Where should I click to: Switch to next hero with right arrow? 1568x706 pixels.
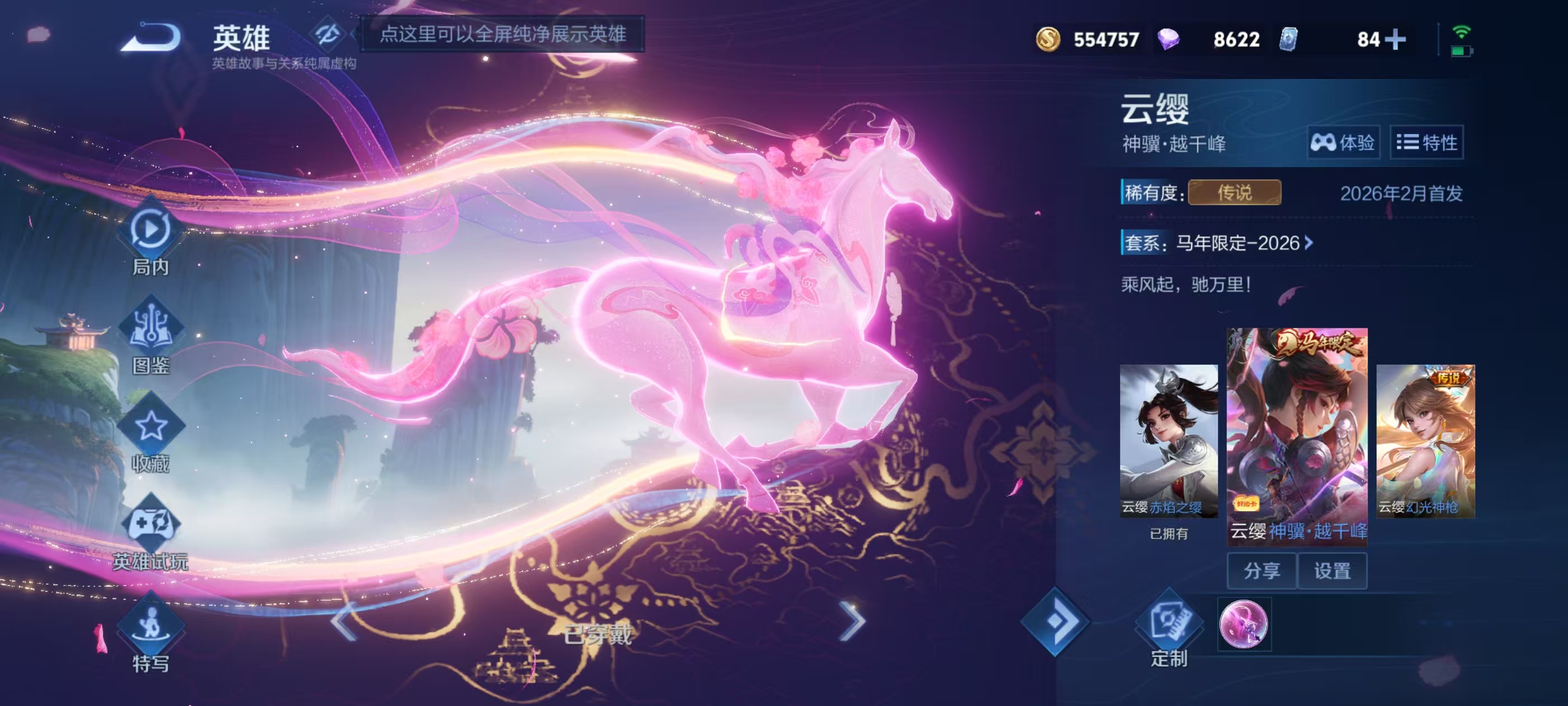[852, 622]
